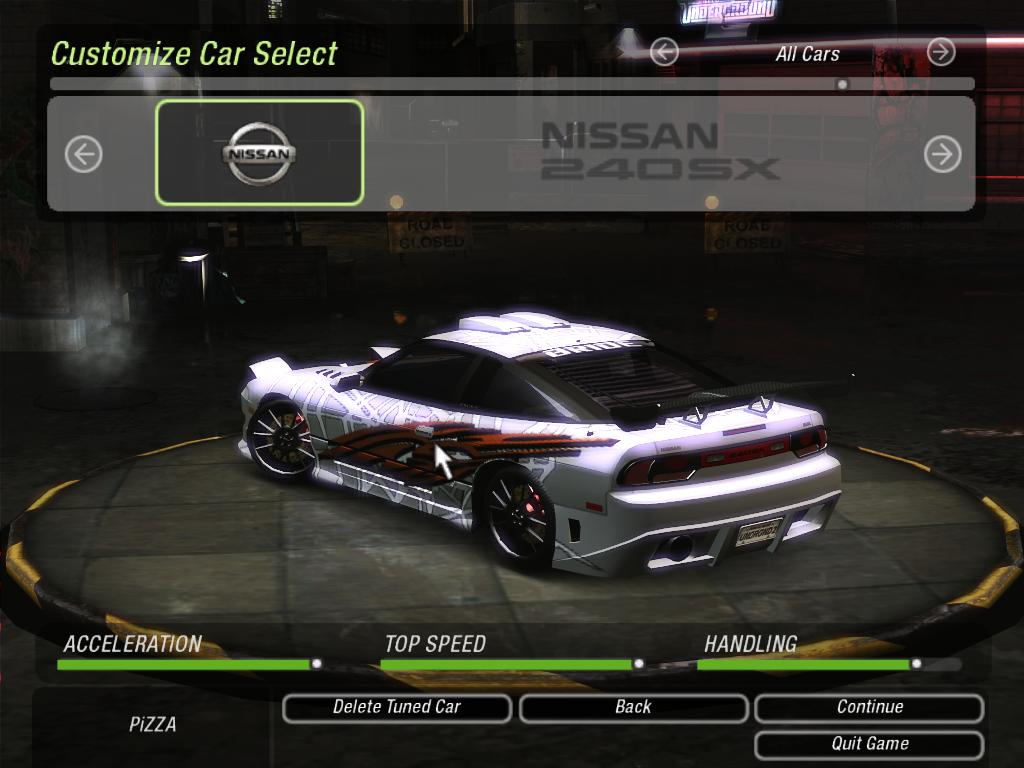The width and height of the screenshot is (1024, 768).
Task: Switch to the previous All Cars category
Action: point(664,52)
